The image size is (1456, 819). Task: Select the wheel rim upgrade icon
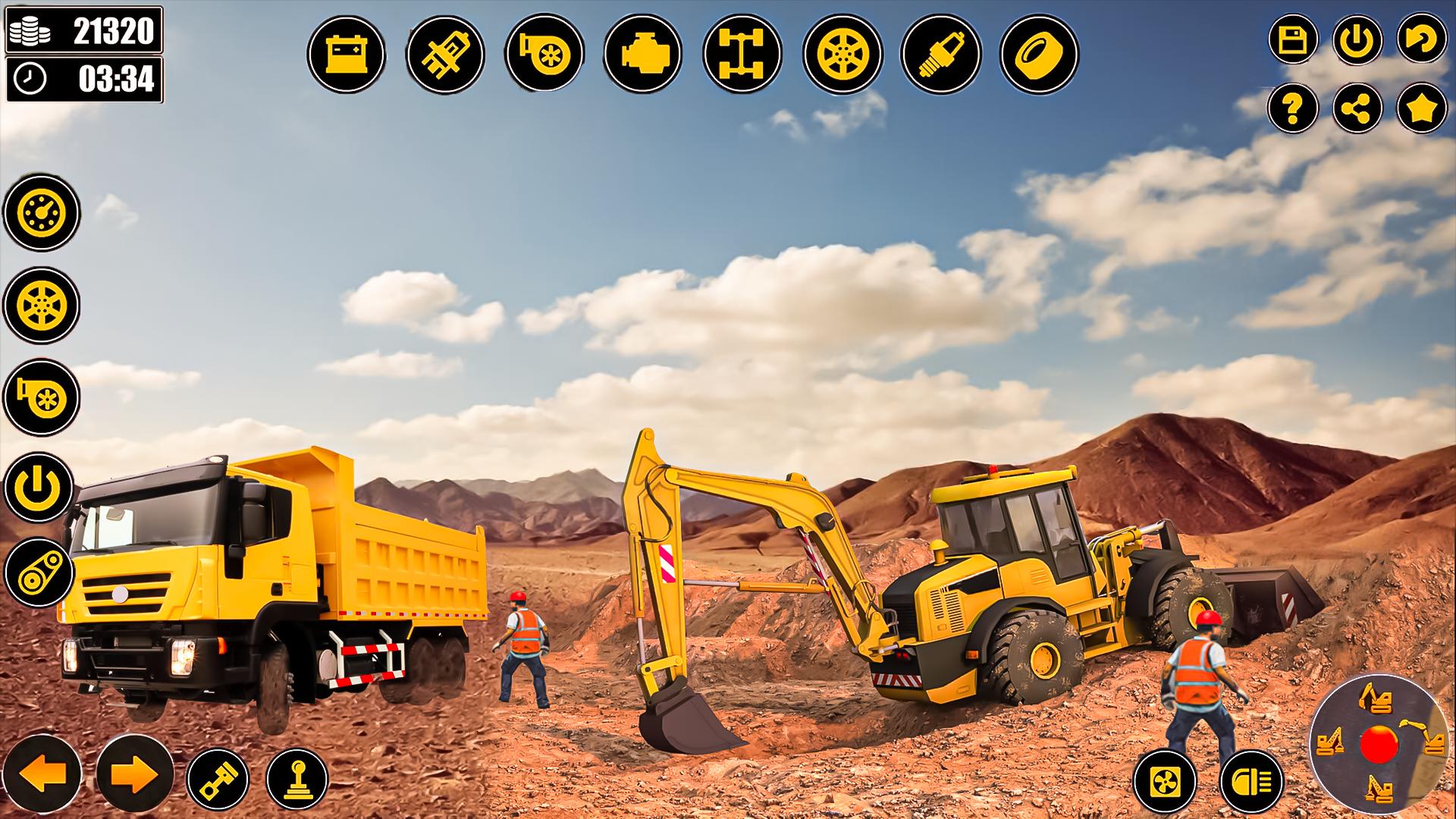(x=842, y=53)
